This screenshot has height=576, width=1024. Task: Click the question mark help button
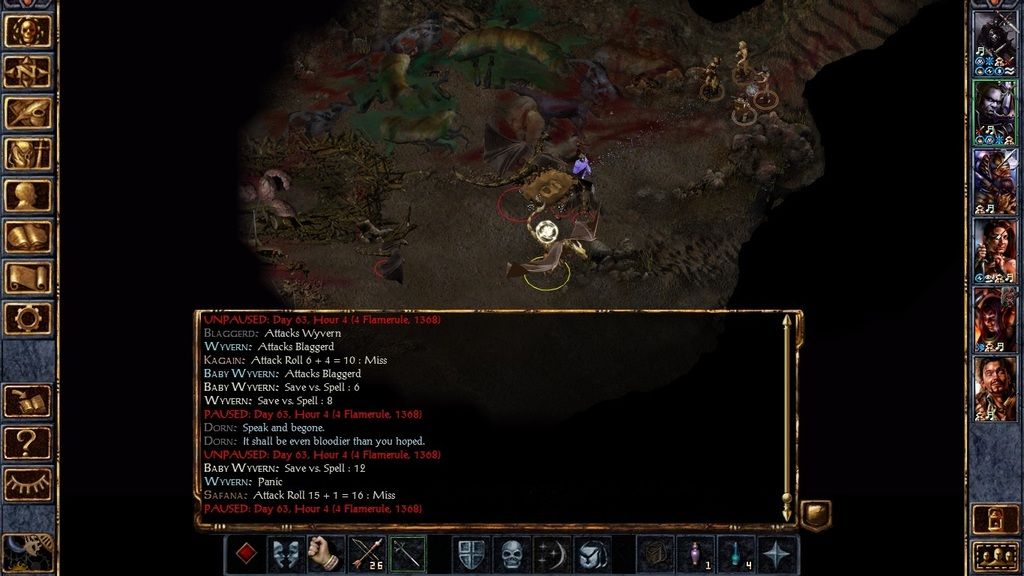[28, 441]
